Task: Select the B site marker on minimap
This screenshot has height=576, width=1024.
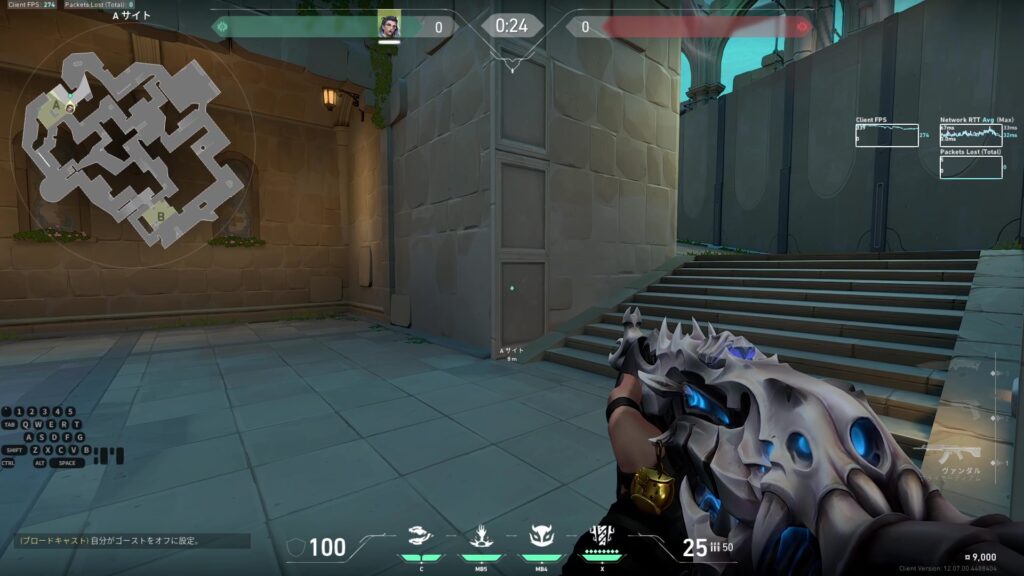Action: (x=155, y=214)
